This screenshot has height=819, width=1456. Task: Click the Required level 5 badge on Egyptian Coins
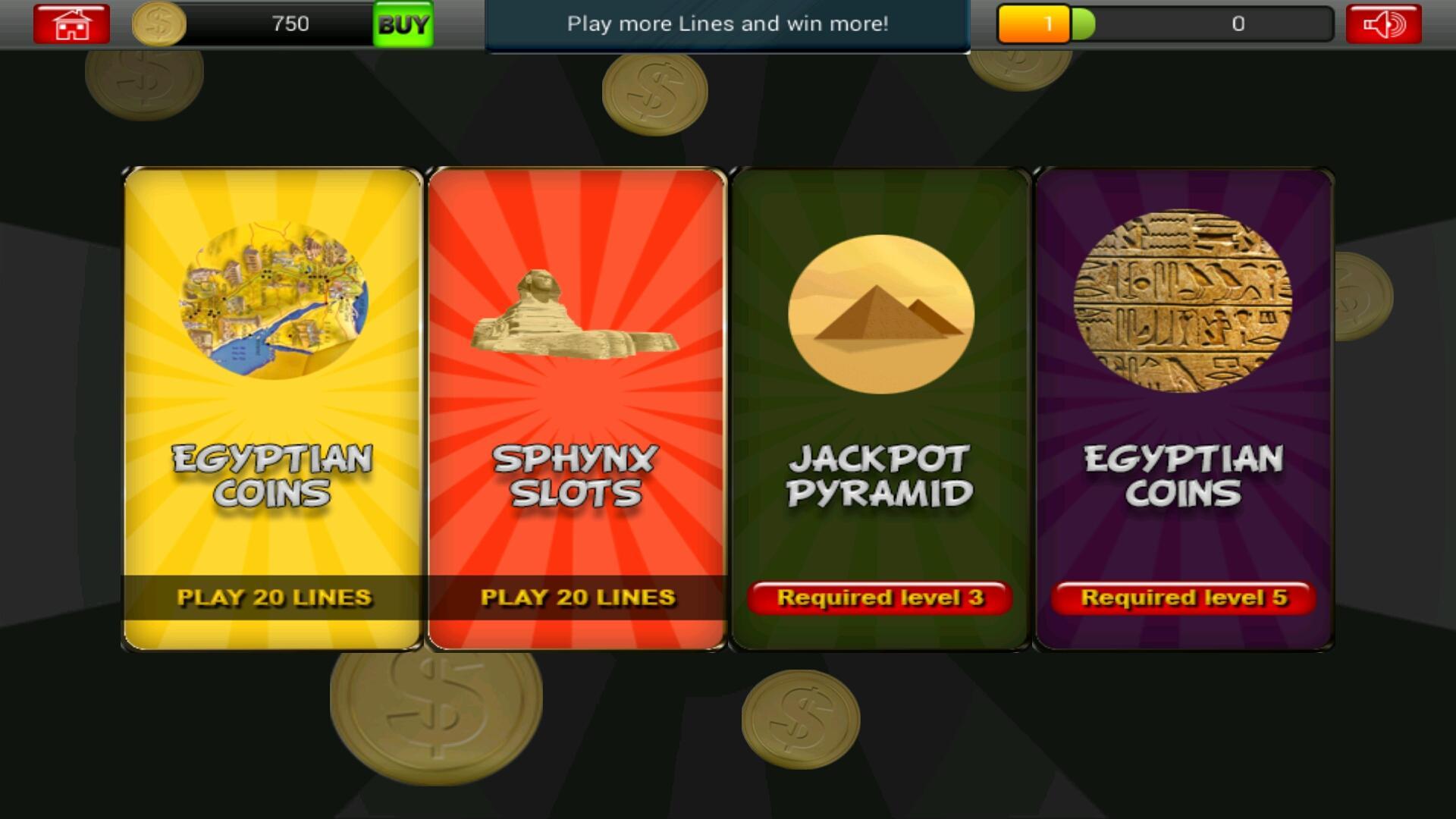[x=1185, y=599]
